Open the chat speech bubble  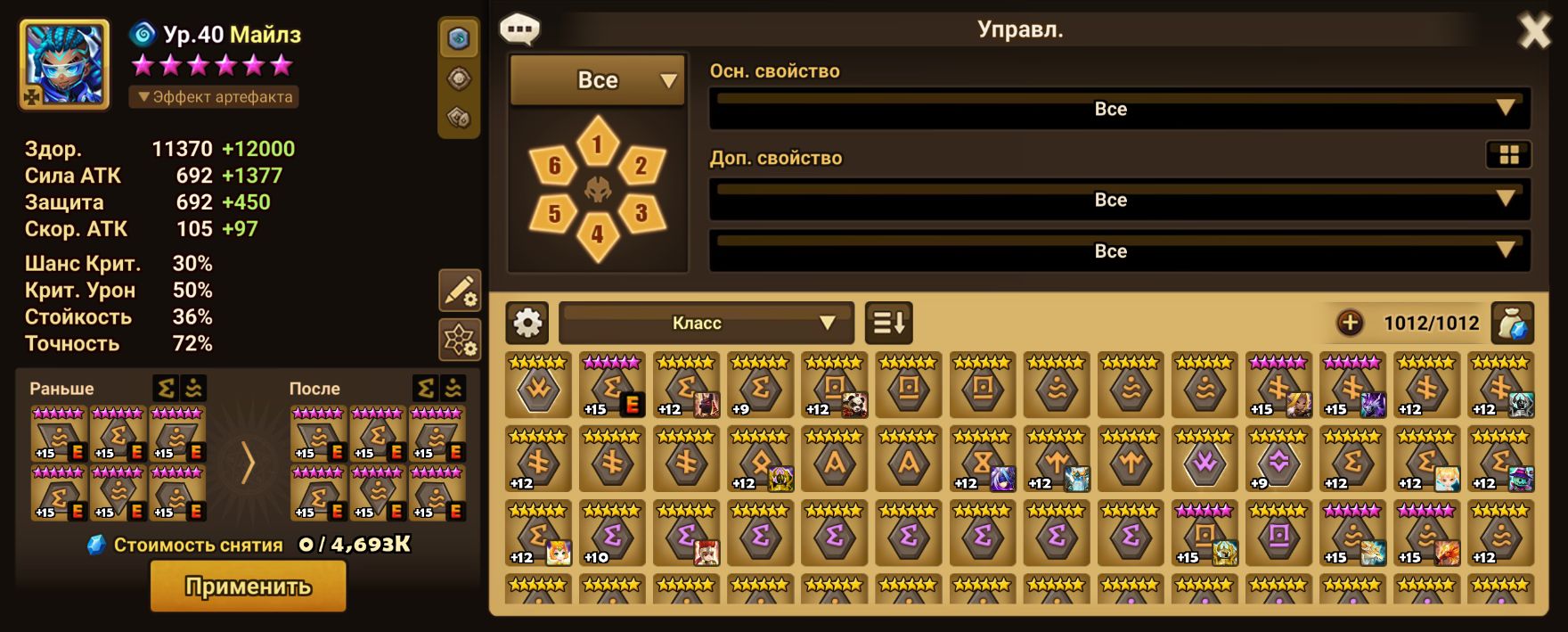point(519,29)
